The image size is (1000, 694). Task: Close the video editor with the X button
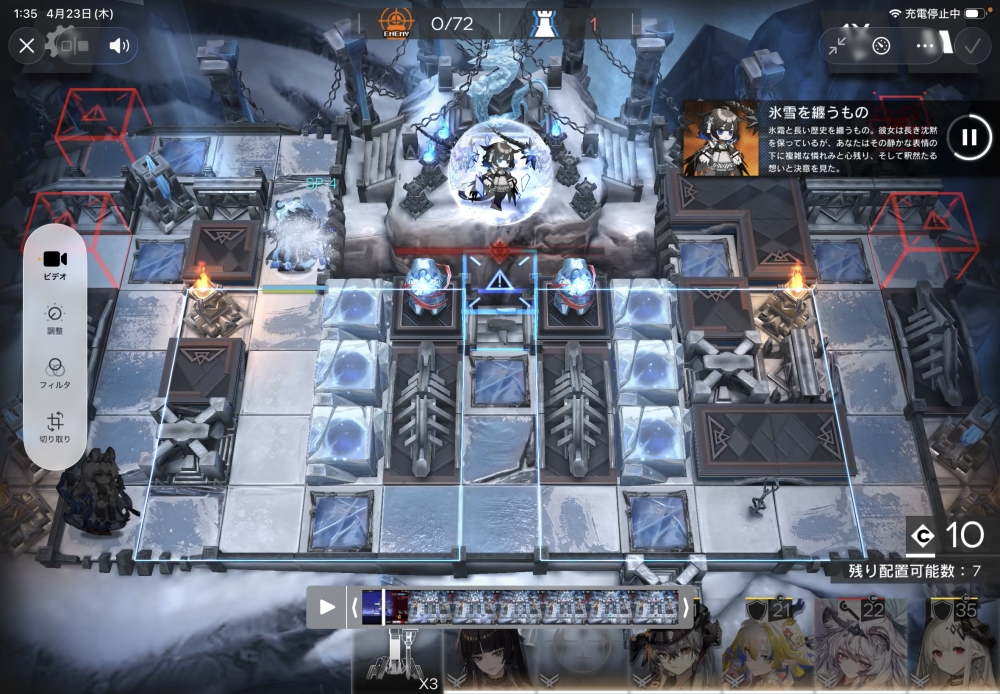coord(27,45)
